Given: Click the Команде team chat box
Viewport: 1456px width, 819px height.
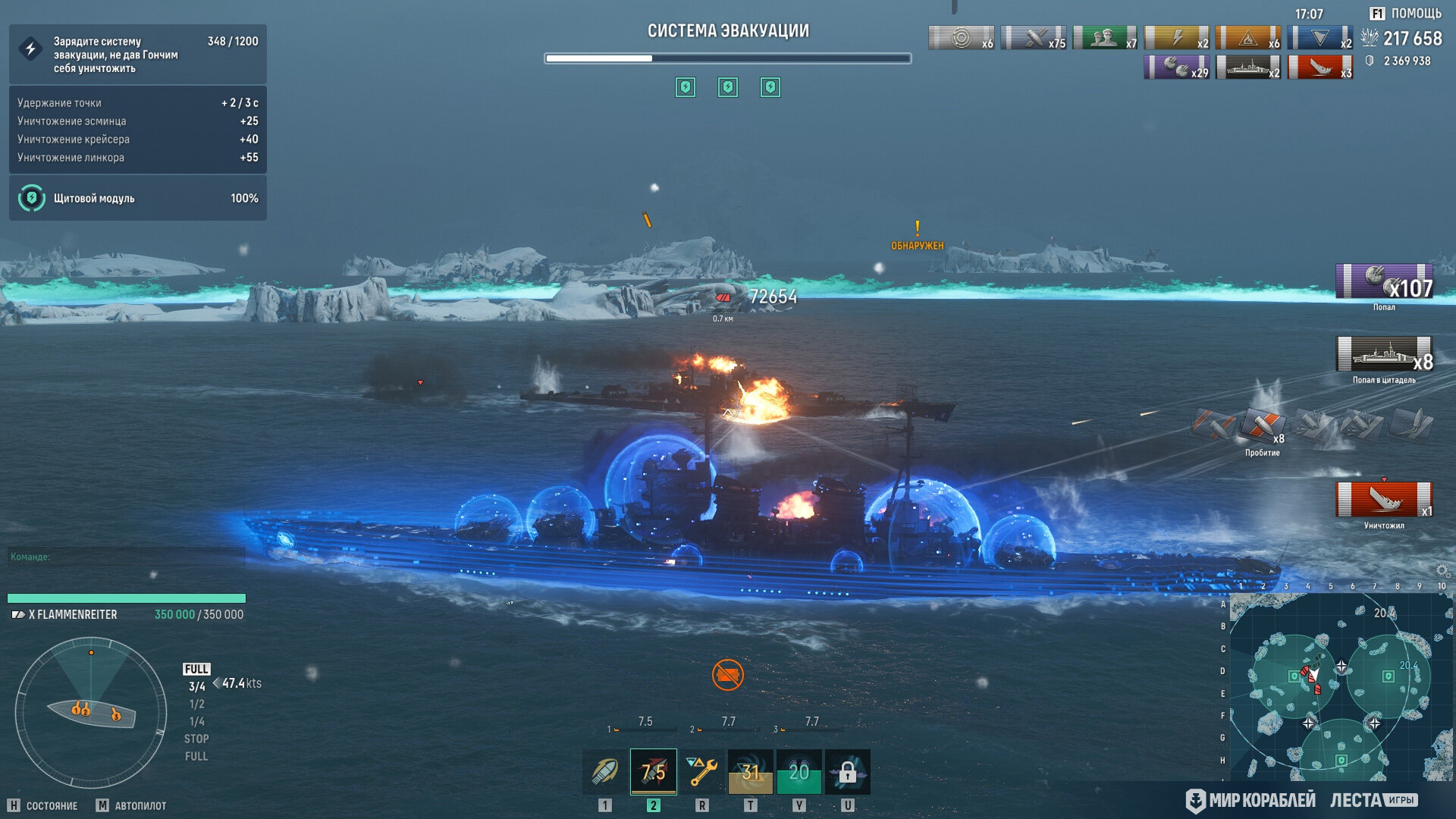Looking at the screenshot, I should point(126,557).
